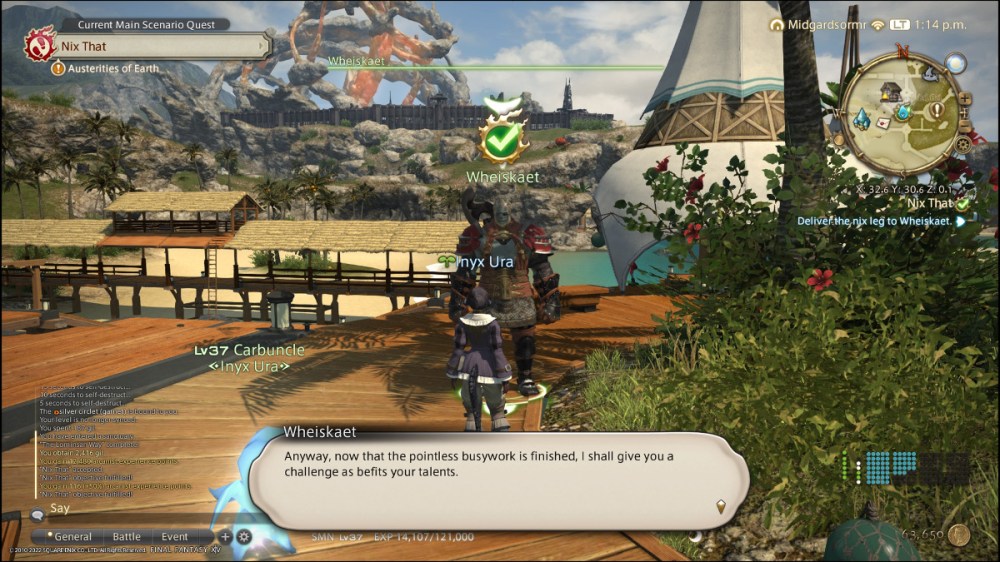
Task: Select the aetheryte crystal marker on minimap
Action: pyautogui.click(x=861, y=118)
